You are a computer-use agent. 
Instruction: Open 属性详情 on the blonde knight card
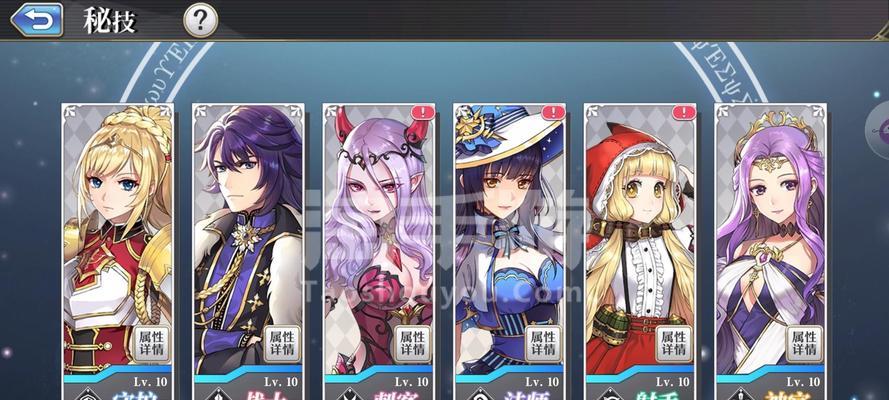pos(150,343)
